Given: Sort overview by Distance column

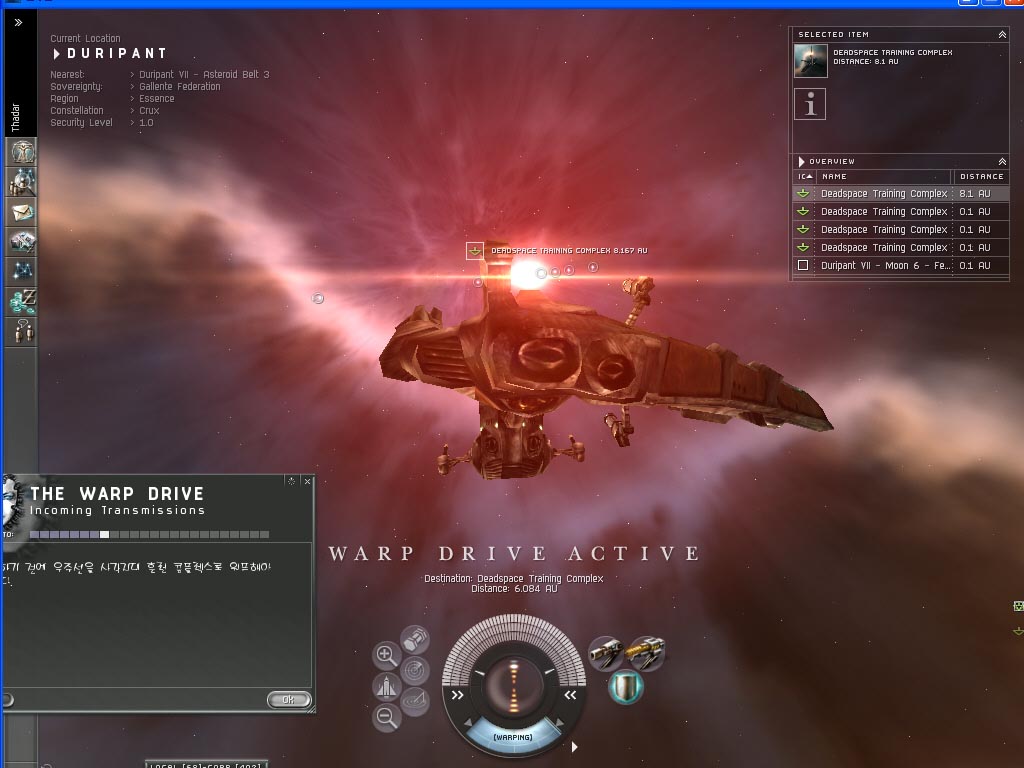Looking at the screenshot, I should click(981, 177).
